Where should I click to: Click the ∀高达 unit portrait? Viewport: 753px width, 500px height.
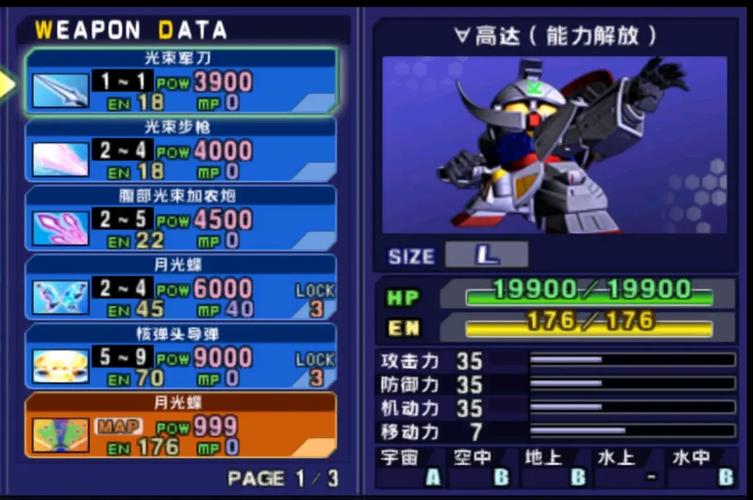pos(554,143)
